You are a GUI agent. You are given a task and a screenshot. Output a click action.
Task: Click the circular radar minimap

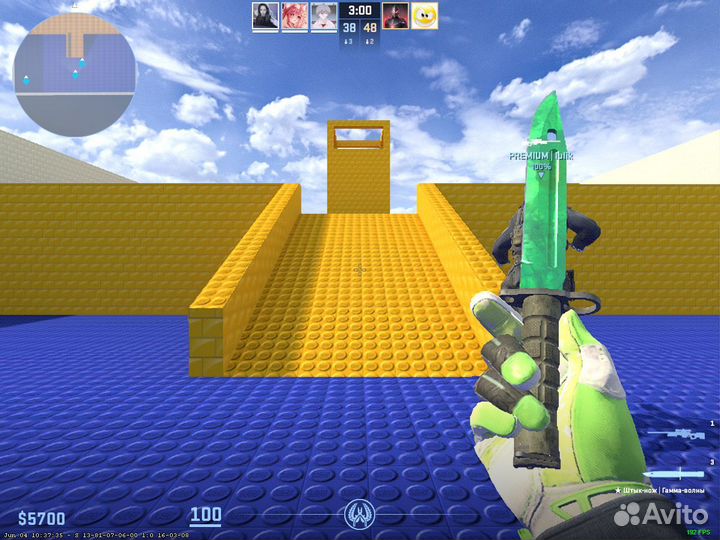tap(74, 76)
